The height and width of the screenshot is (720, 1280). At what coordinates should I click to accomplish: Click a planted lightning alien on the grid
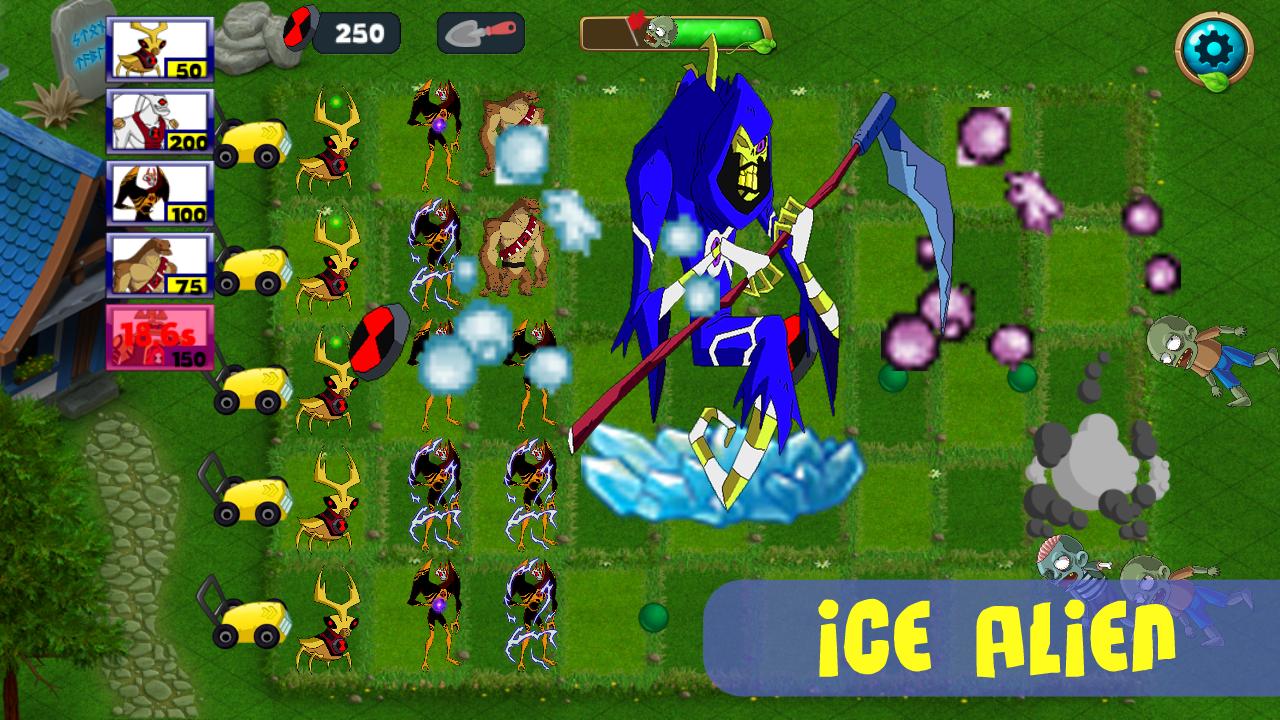click(x=435, y=490)
